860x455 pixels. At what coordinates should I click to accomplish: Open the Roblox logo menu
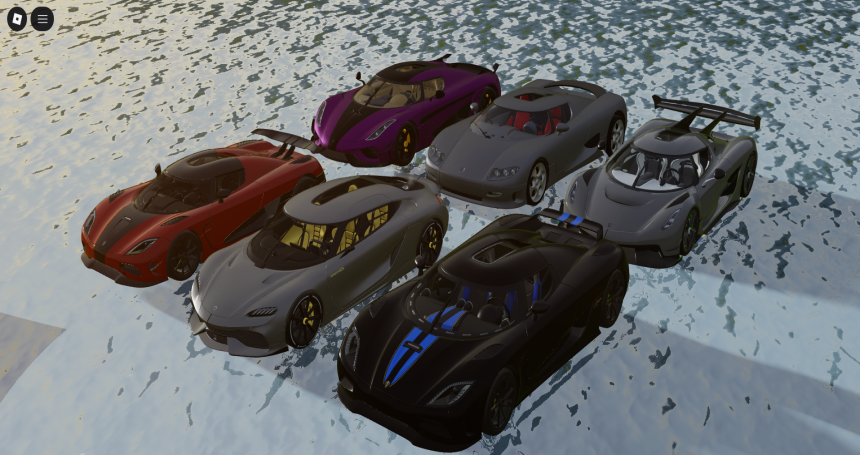click(x=17, y=18)
